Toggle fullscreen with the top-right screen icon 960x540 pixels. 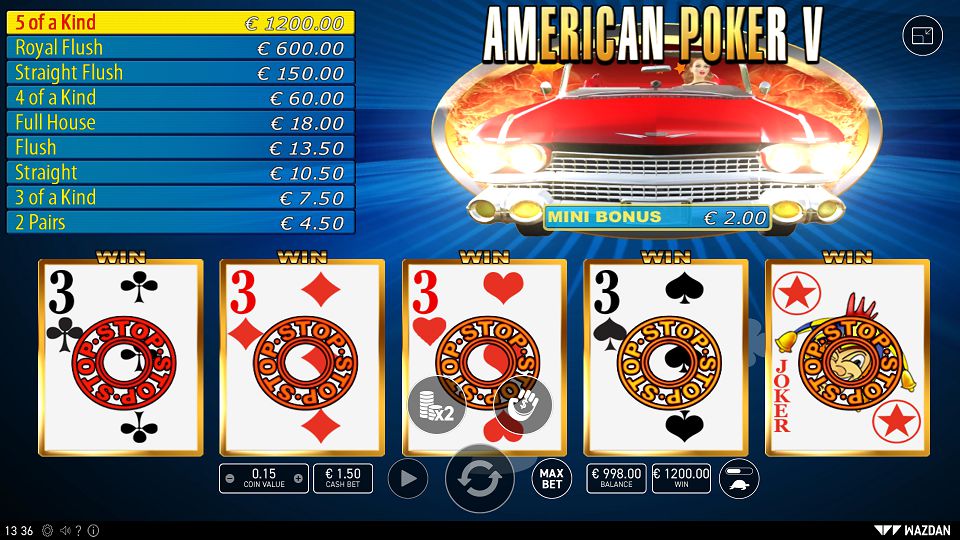(922, 36)
